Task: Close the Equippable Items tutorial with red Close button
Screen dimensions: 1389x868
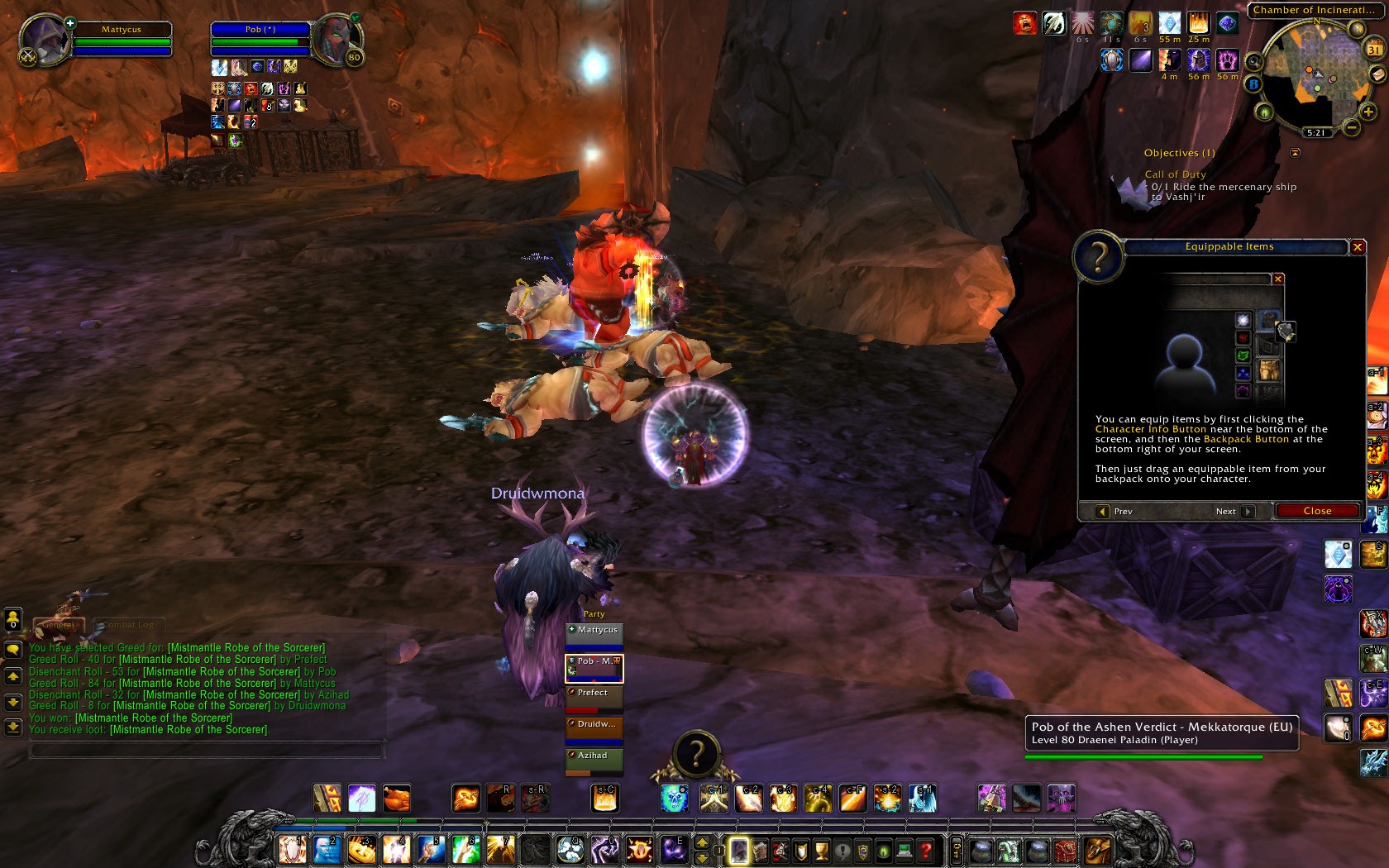Action: [x=1317, y=511]
